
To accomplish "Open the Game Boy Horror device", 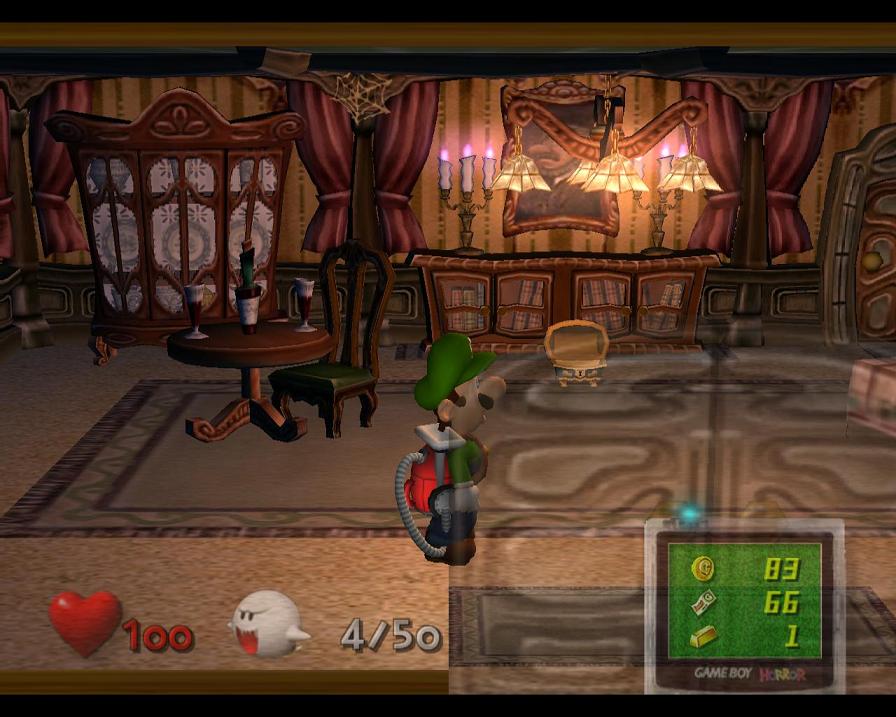I will click(x=744, y=606).
